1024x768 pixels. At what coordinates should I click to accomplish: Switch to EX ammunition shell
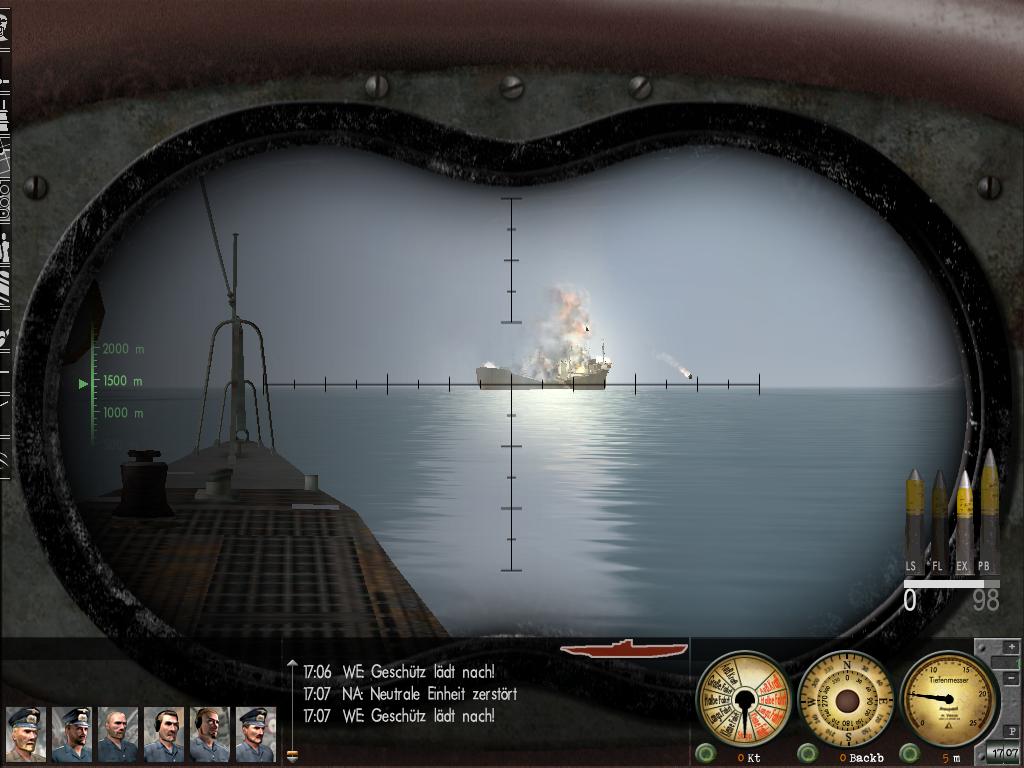(964, 518)
